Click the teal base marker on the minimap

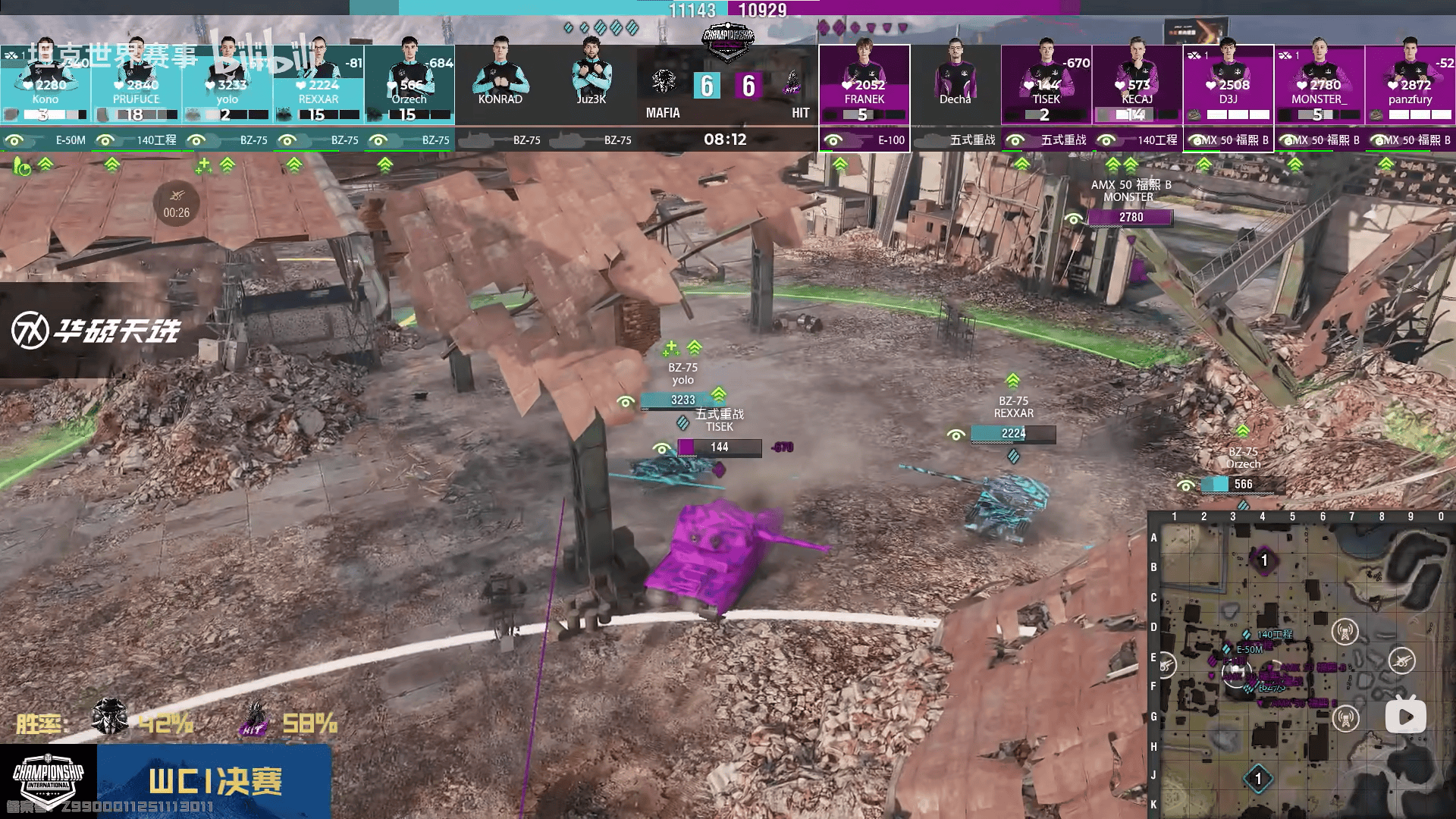1258,779
